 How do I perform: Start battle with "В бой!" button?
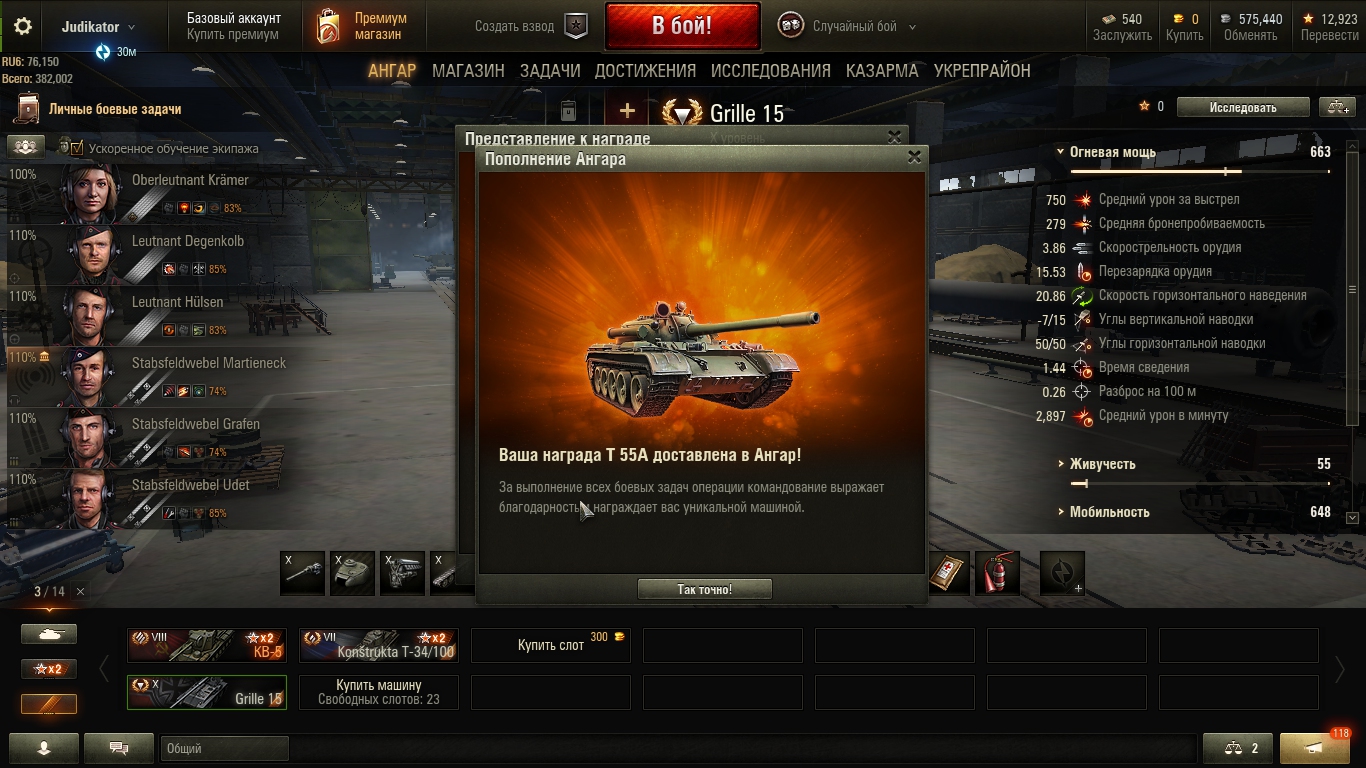tap(682, 26)
